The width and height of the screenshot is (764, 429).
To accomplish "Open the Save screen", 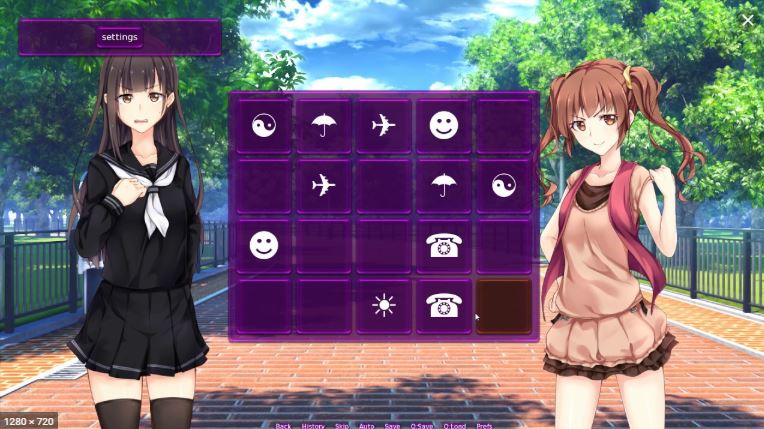I will pyautogui.click(x=392, y=426).
